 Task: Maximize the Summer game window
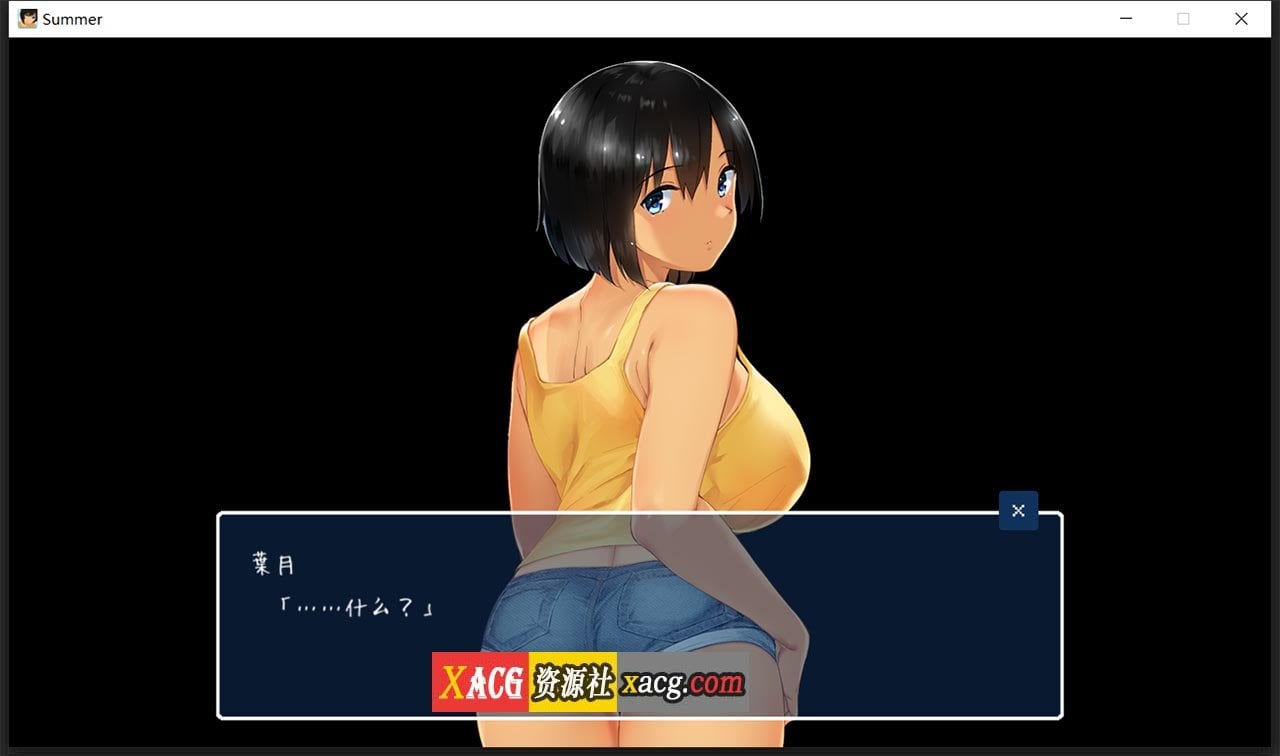1184,18
